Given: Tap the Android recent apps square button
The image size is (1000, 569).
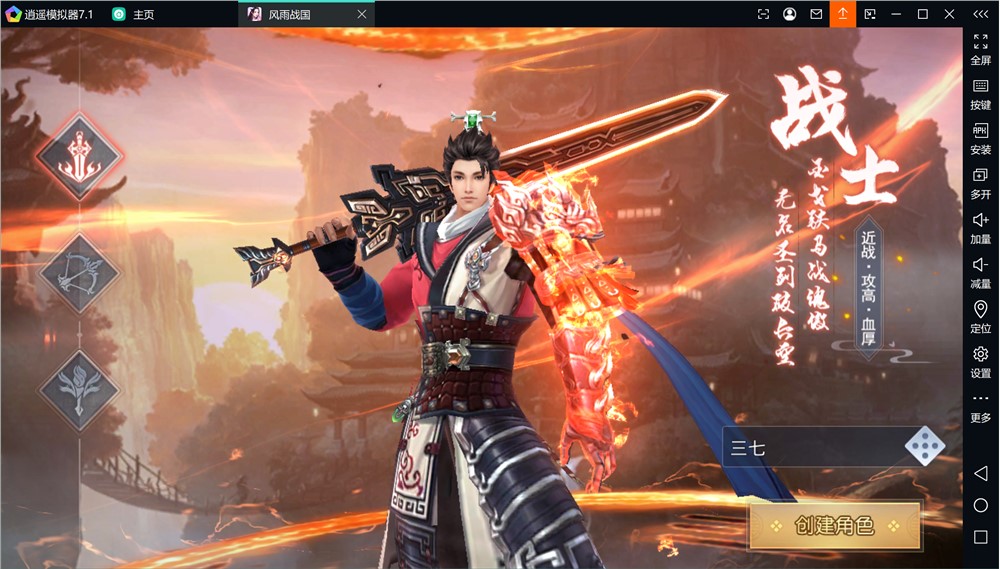Looking at the screenshot, I should (x=981, y=537).
